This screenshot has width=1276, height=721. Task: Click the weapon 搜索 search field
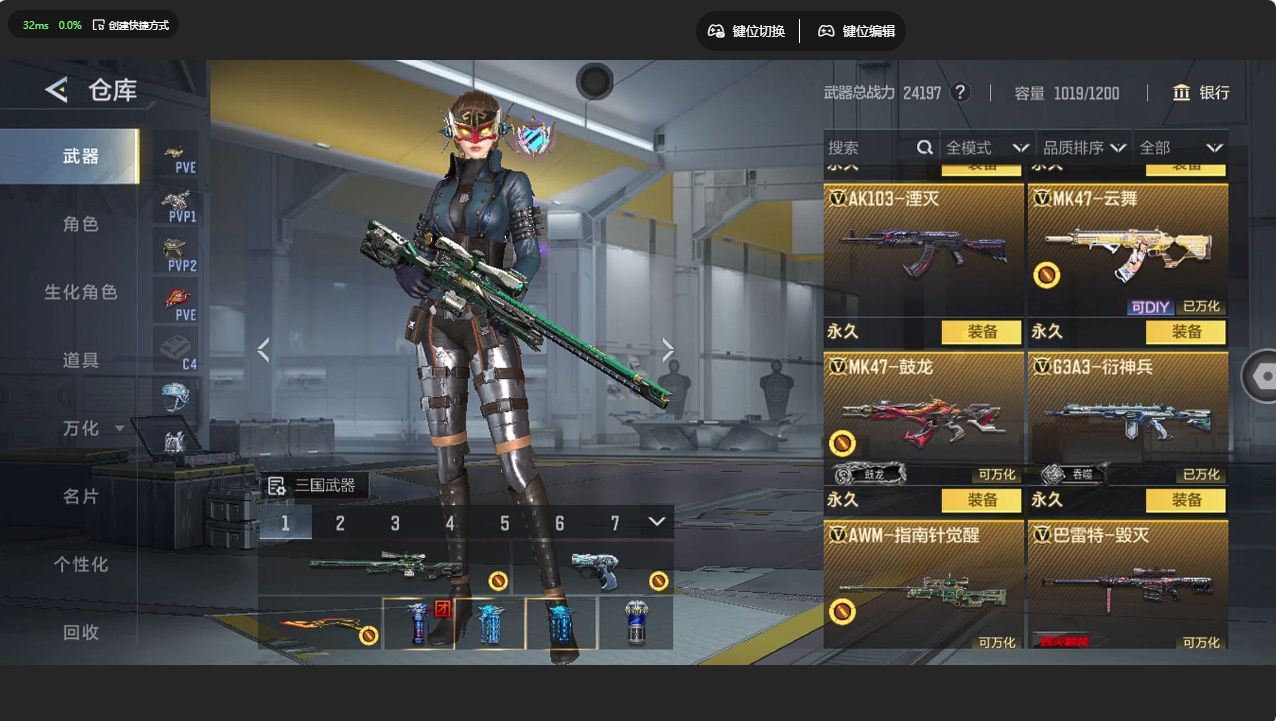pos(870,148)
